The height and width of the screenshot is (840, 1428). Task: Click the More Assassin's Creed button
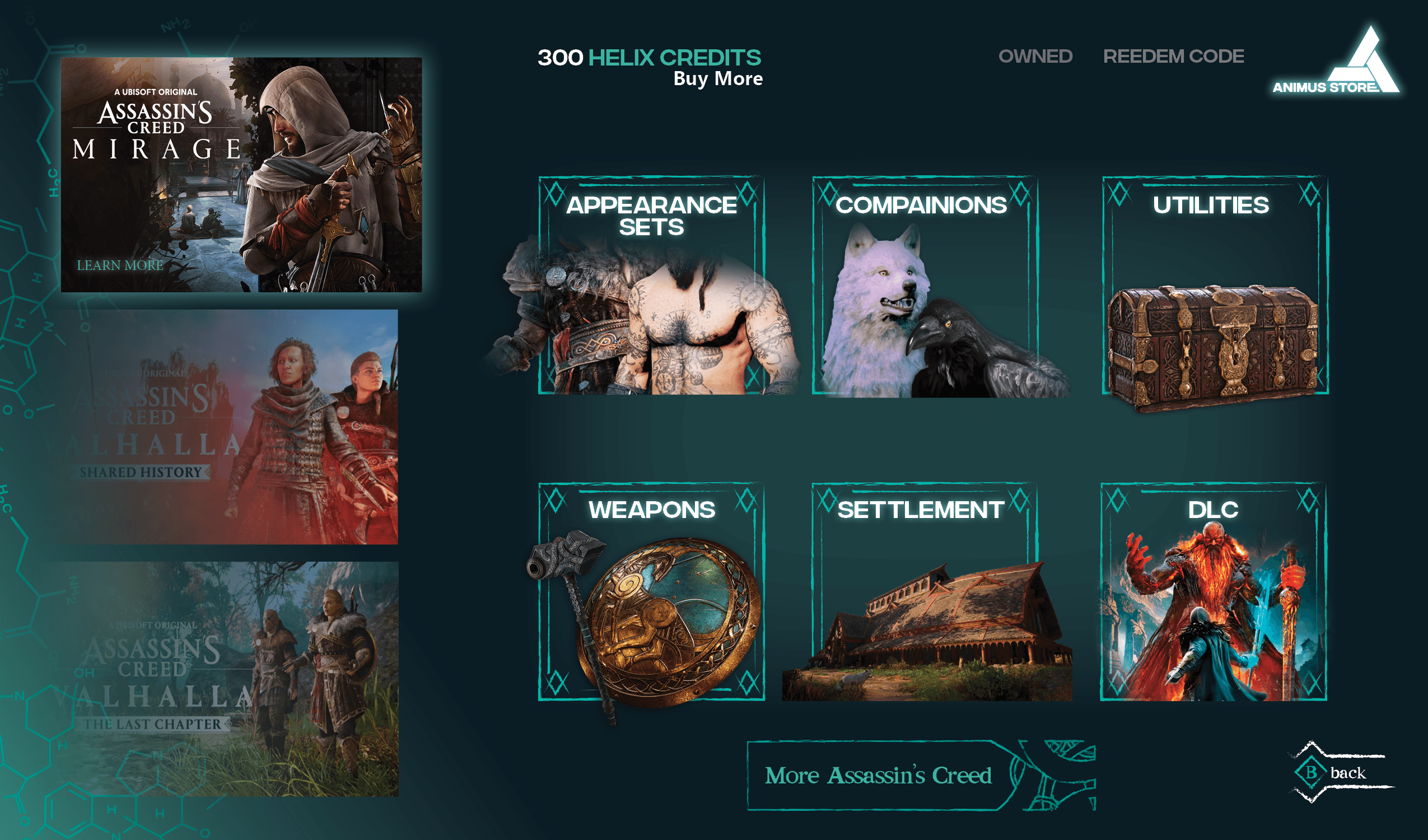pyautogui.click(x=878, y=776)
